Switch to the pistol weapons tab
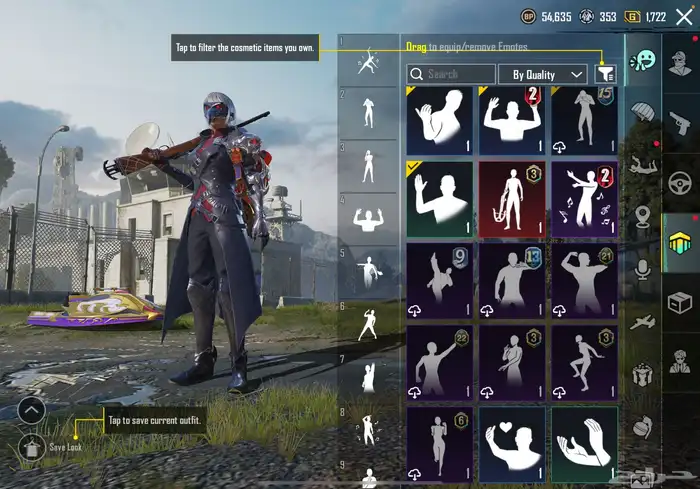The image size is (700, 489). coord(681,122)
